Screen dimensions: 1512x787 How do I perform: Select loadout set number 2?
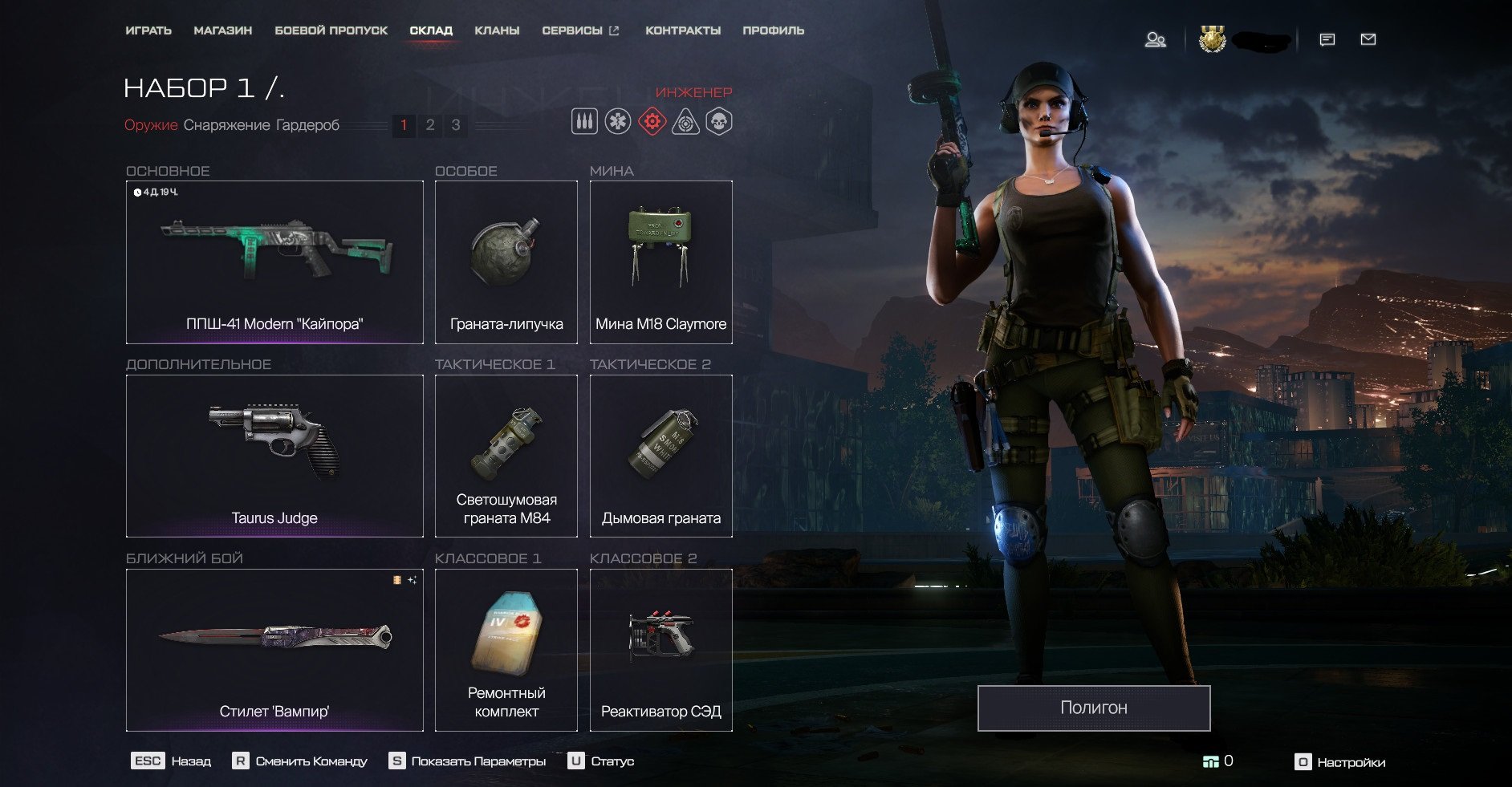430,125
